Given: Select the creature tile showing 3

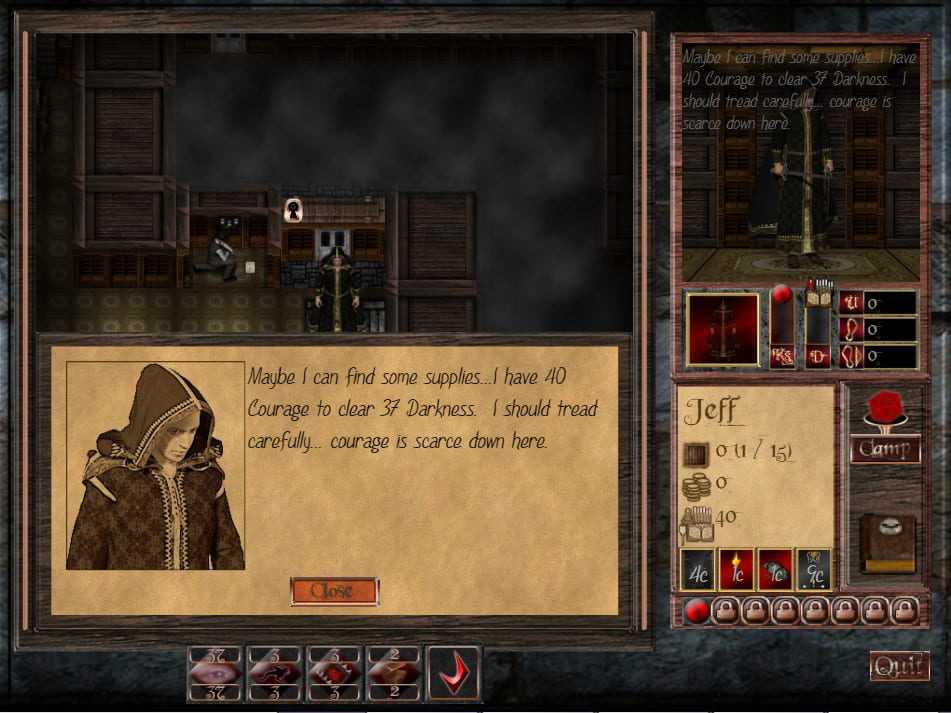Looking at the screenshot, I should pos(274,673).
